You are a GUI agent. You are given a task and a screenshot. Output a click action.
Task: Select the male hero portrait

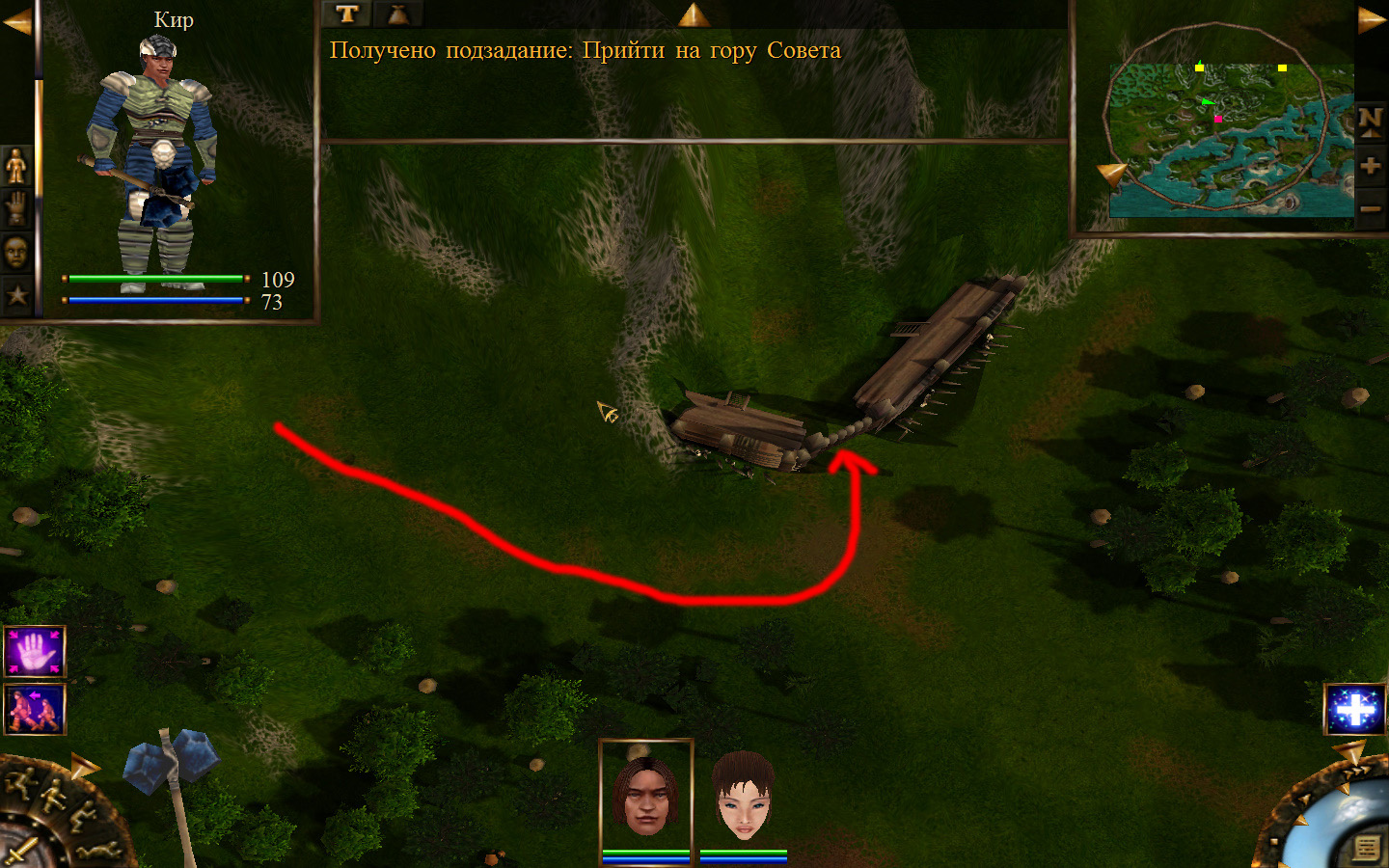pos(645,796)
